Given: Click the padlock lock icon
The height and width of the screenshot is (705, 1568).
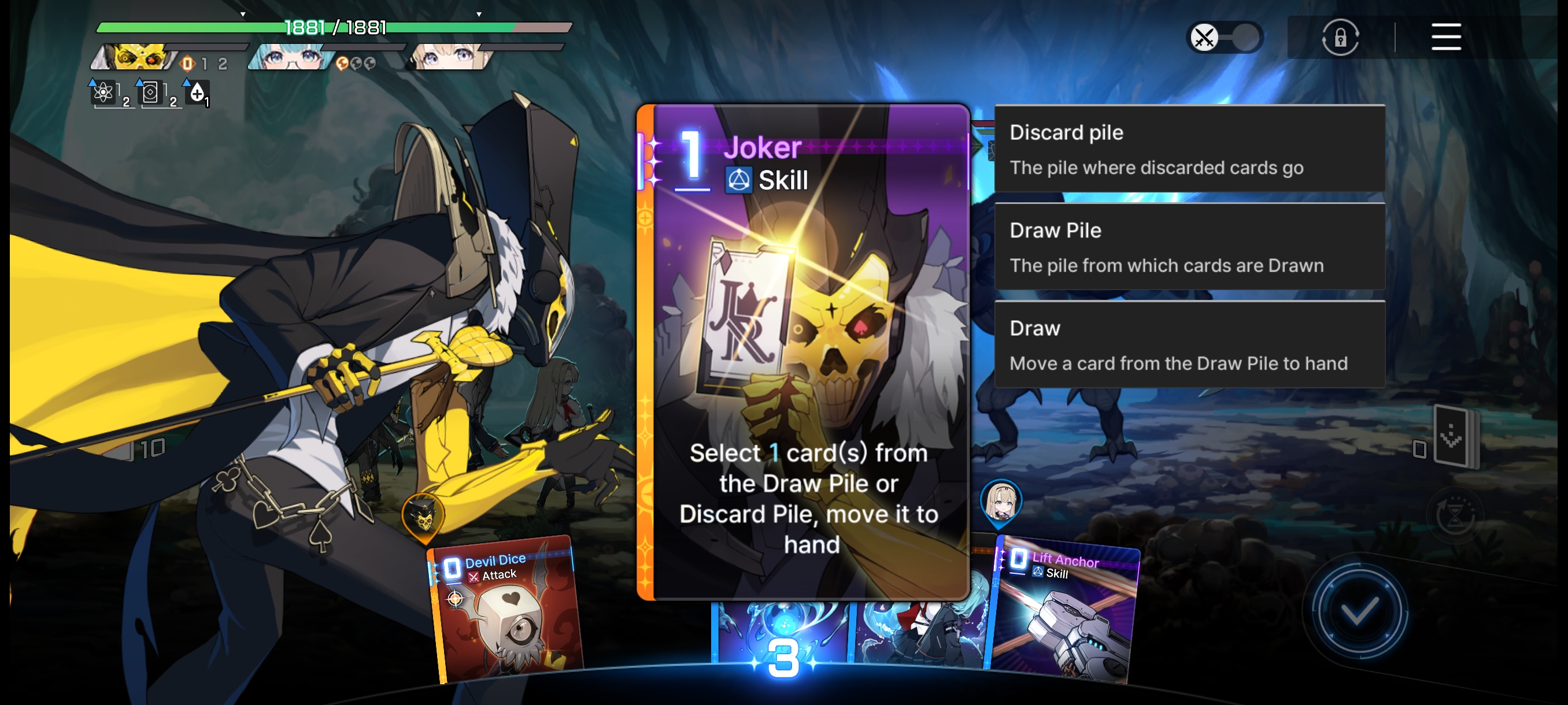Looking at the screenshot, I should 1340,38.
